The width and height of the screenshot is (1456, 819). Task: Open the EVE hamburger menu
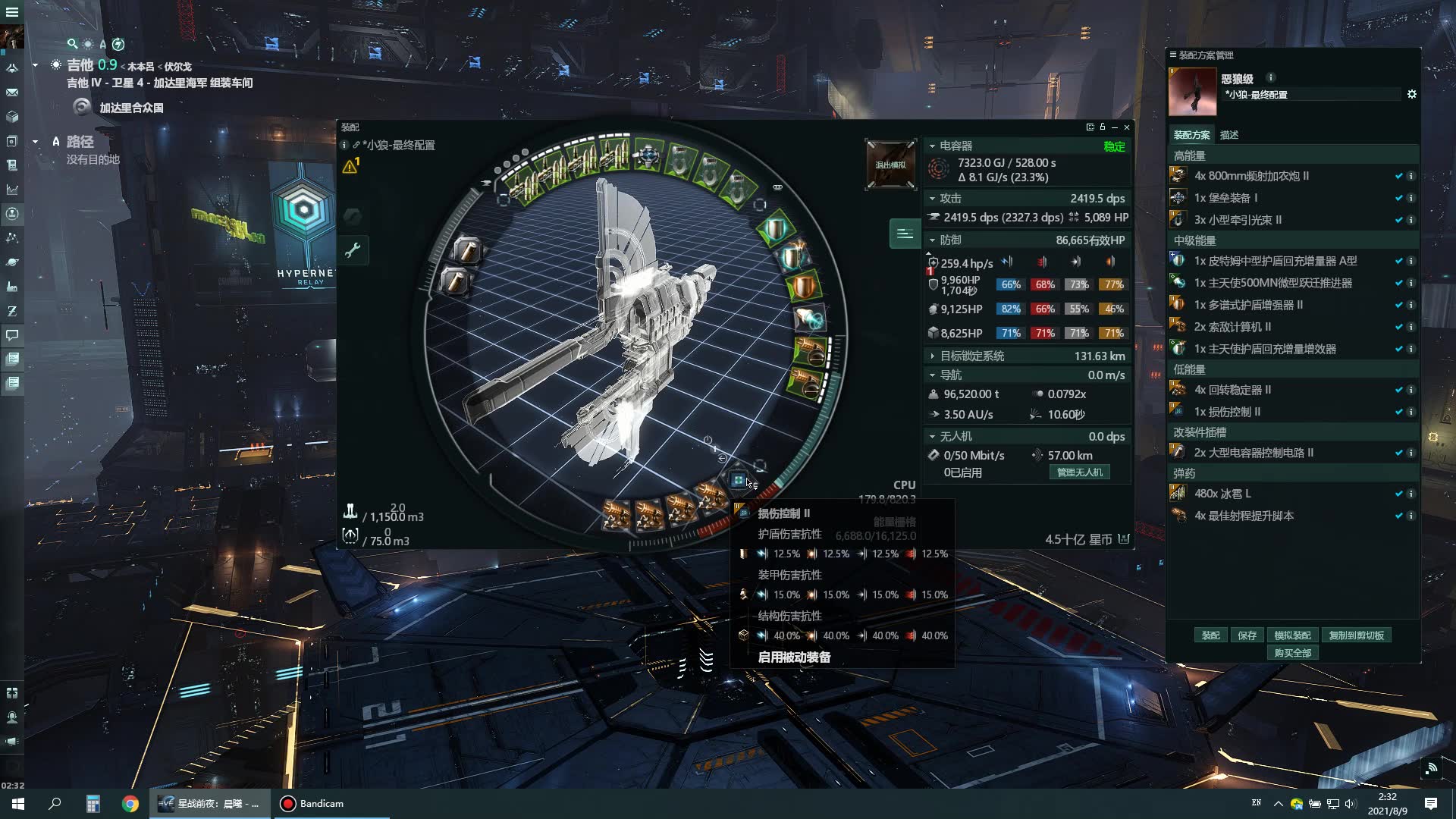(12, 12)
